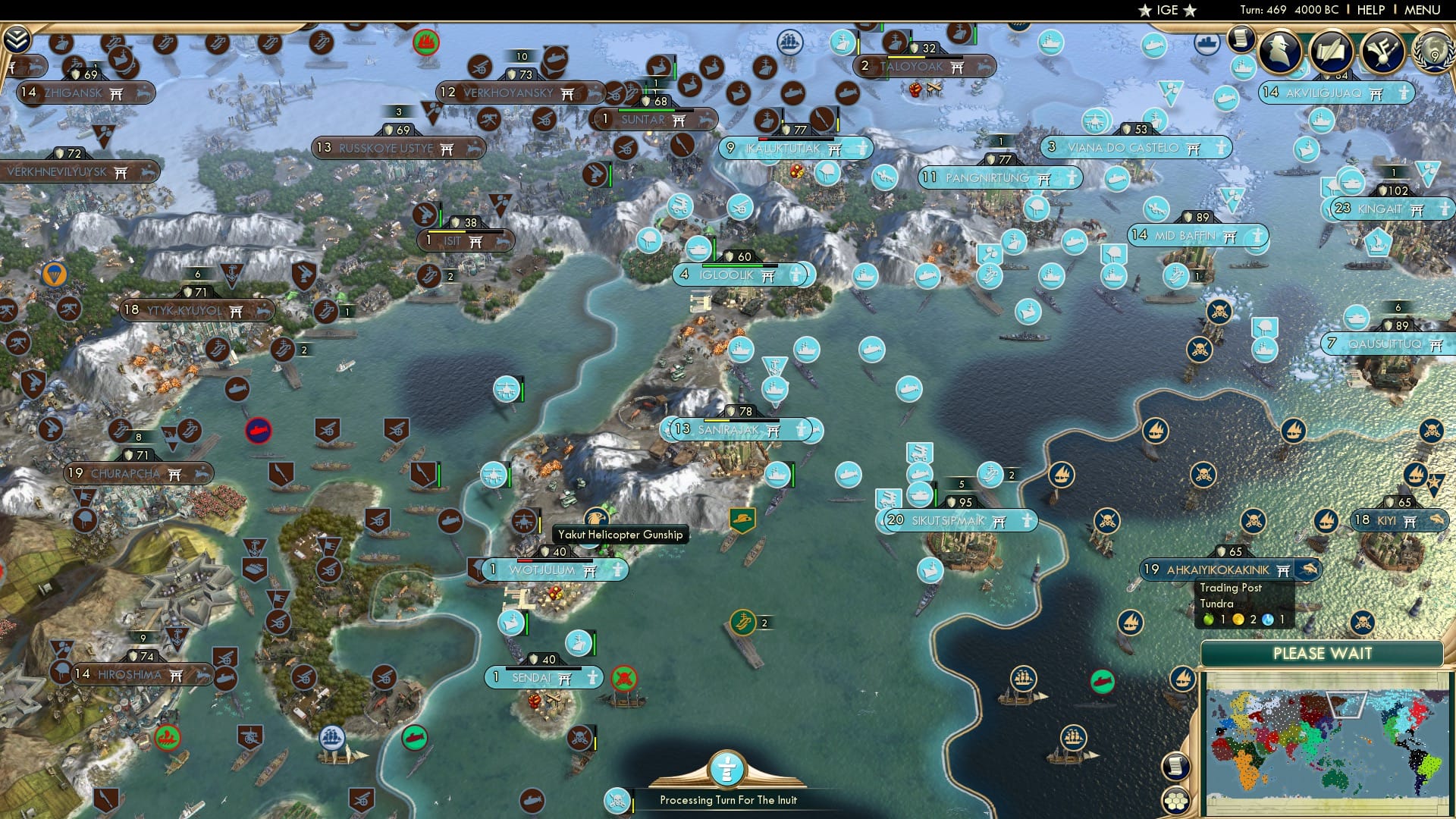Select the Yakut Helicopter Gunship unit
The image size is (1456, 819).
click(598, 517)
